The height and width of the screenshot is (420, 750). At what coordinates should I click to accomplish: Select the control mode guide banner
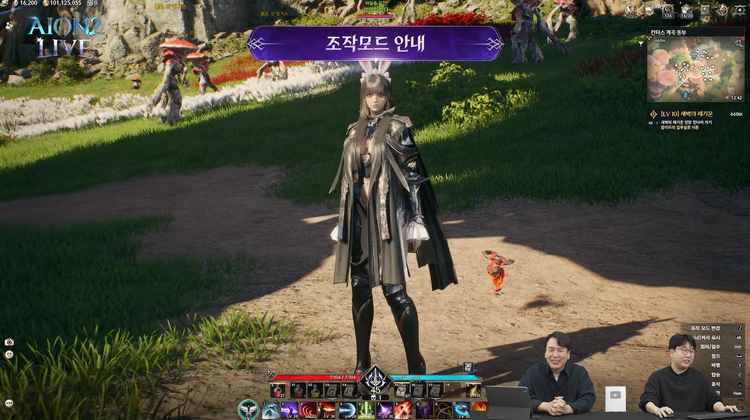[375, 44]
